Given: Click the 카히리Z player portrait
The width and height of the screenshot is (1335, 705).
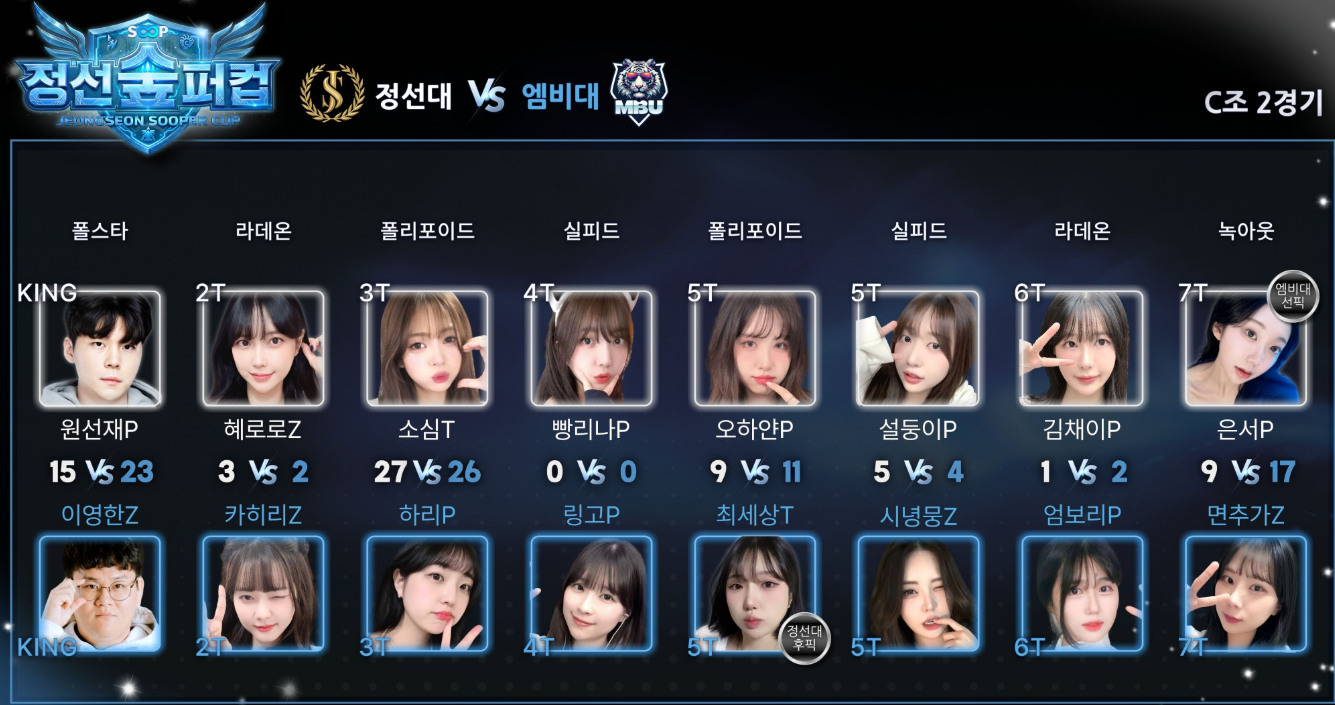Looking at the screenshot, I should pyautogui.click(x=263, y=594).
